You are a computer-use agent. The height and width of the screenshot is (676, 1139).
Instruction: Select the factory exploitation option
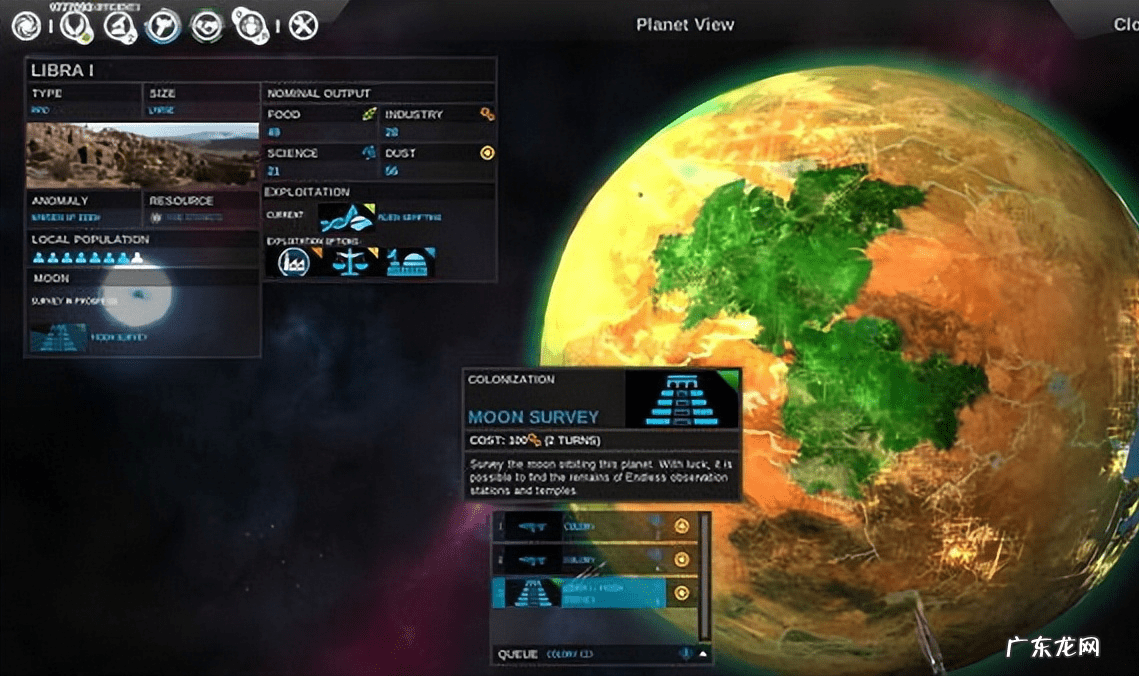point(294,262)
